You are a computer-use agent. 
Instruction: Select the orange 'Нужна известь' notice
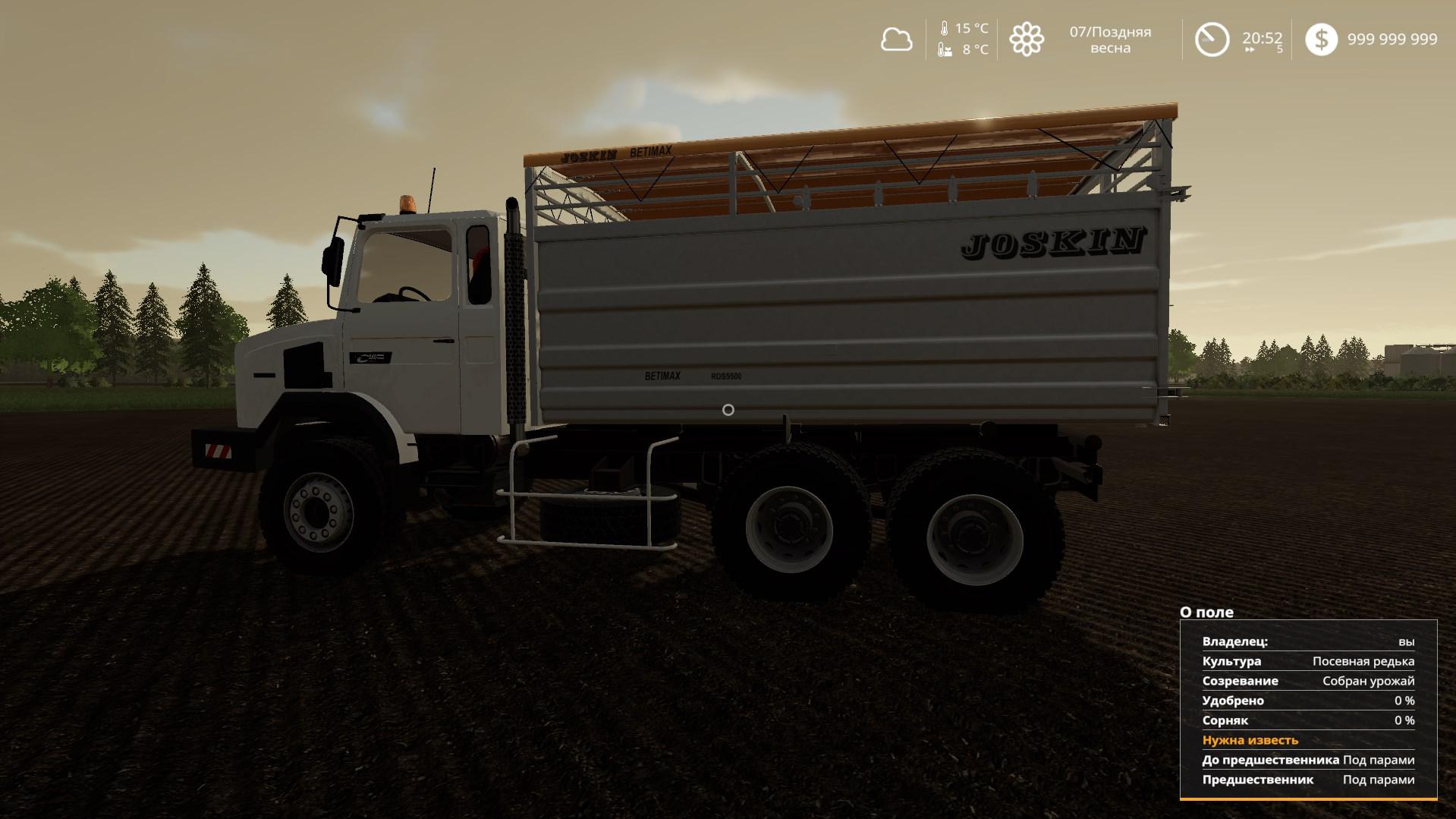click(1250, 740)
